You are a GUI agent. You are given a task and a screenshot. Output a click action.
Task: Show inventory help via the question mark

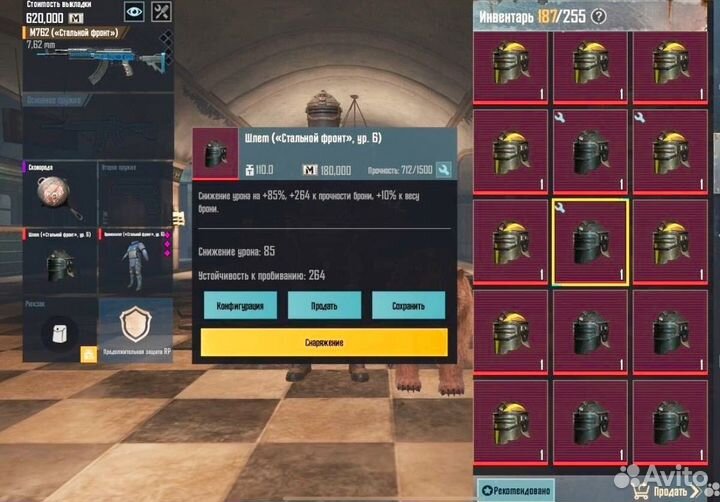click(599, 16)
